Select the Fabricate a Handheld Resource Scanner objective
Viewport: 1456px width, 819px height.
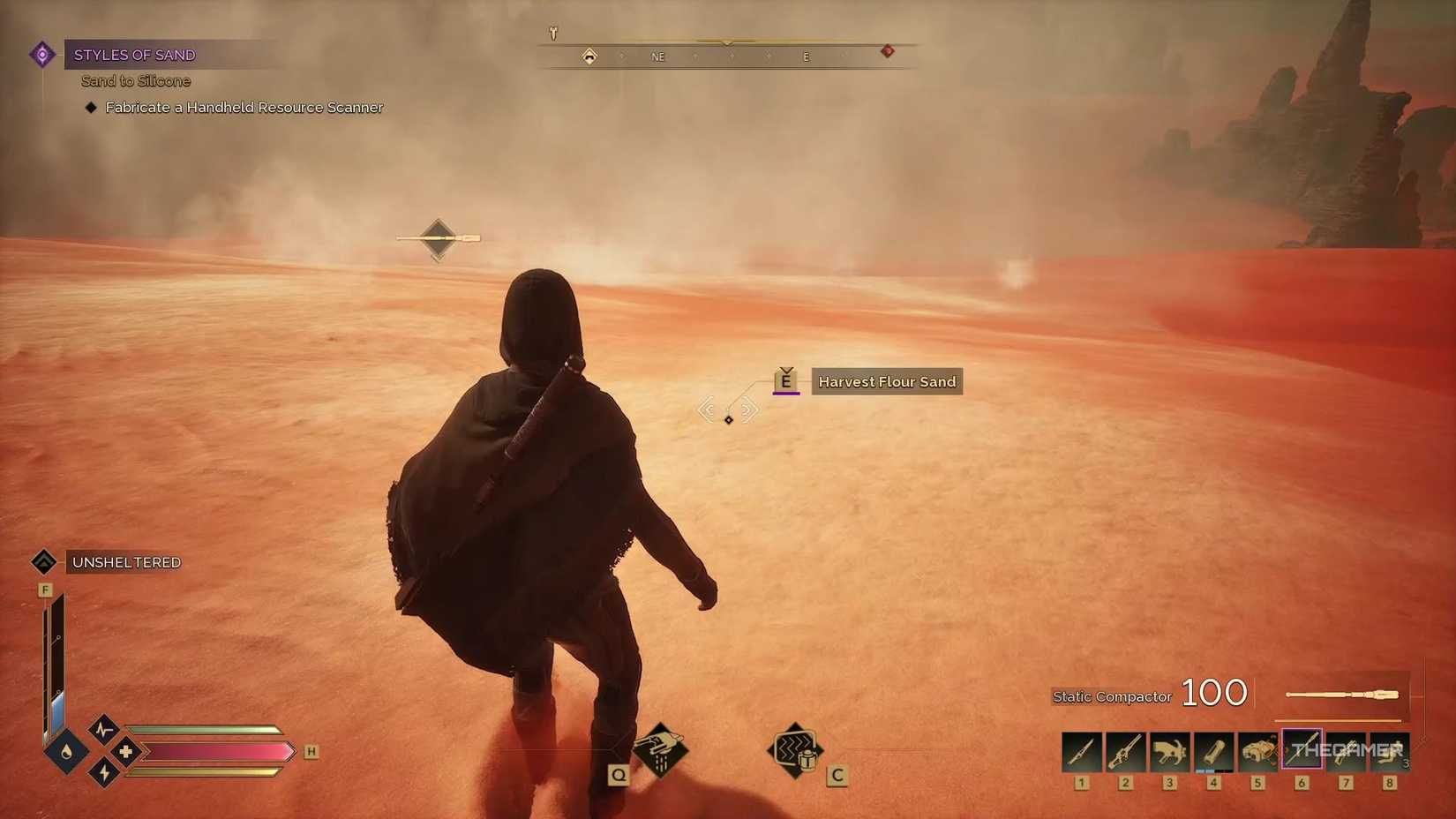243,107
